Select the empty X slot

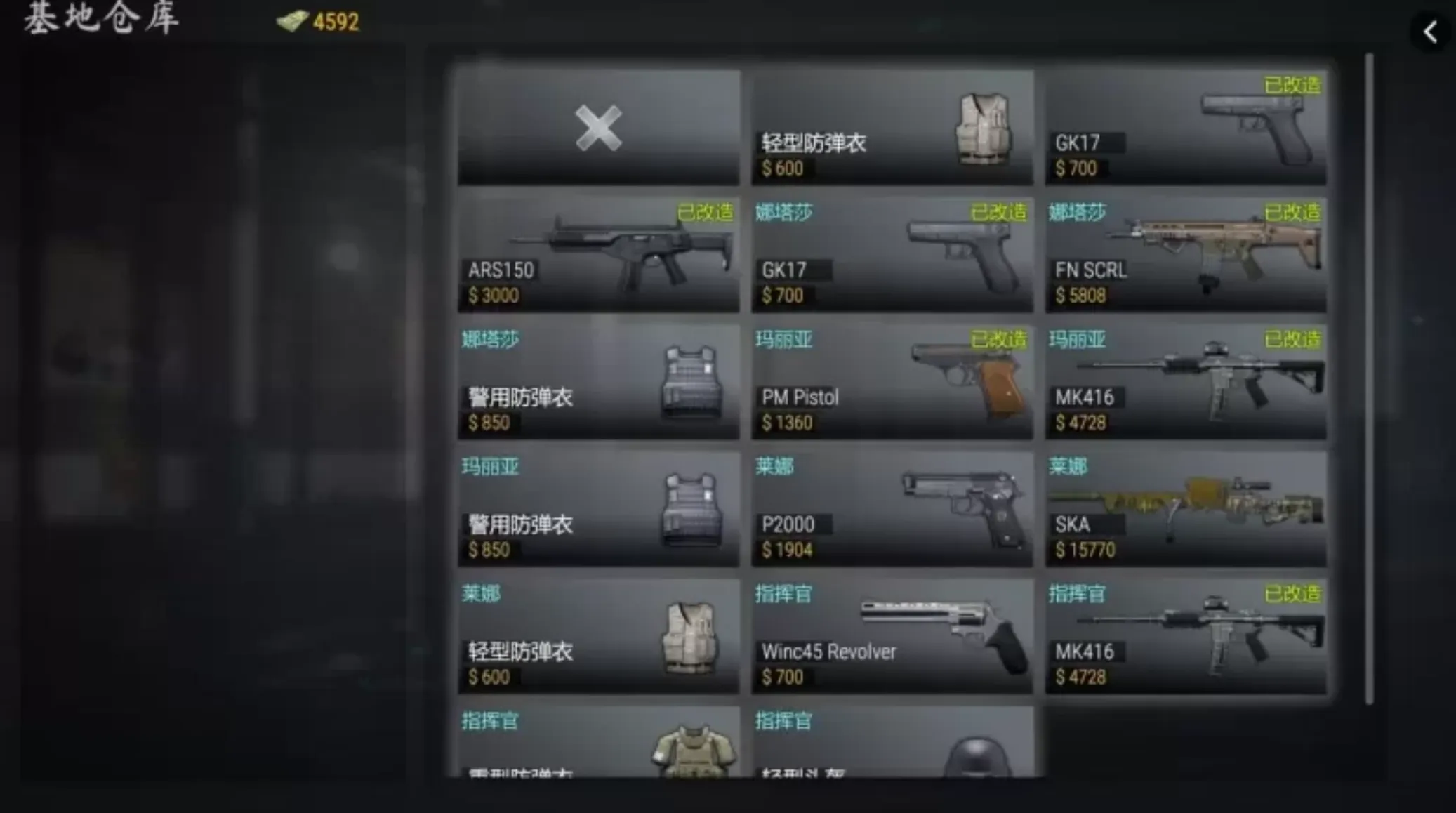click(598, 128)
